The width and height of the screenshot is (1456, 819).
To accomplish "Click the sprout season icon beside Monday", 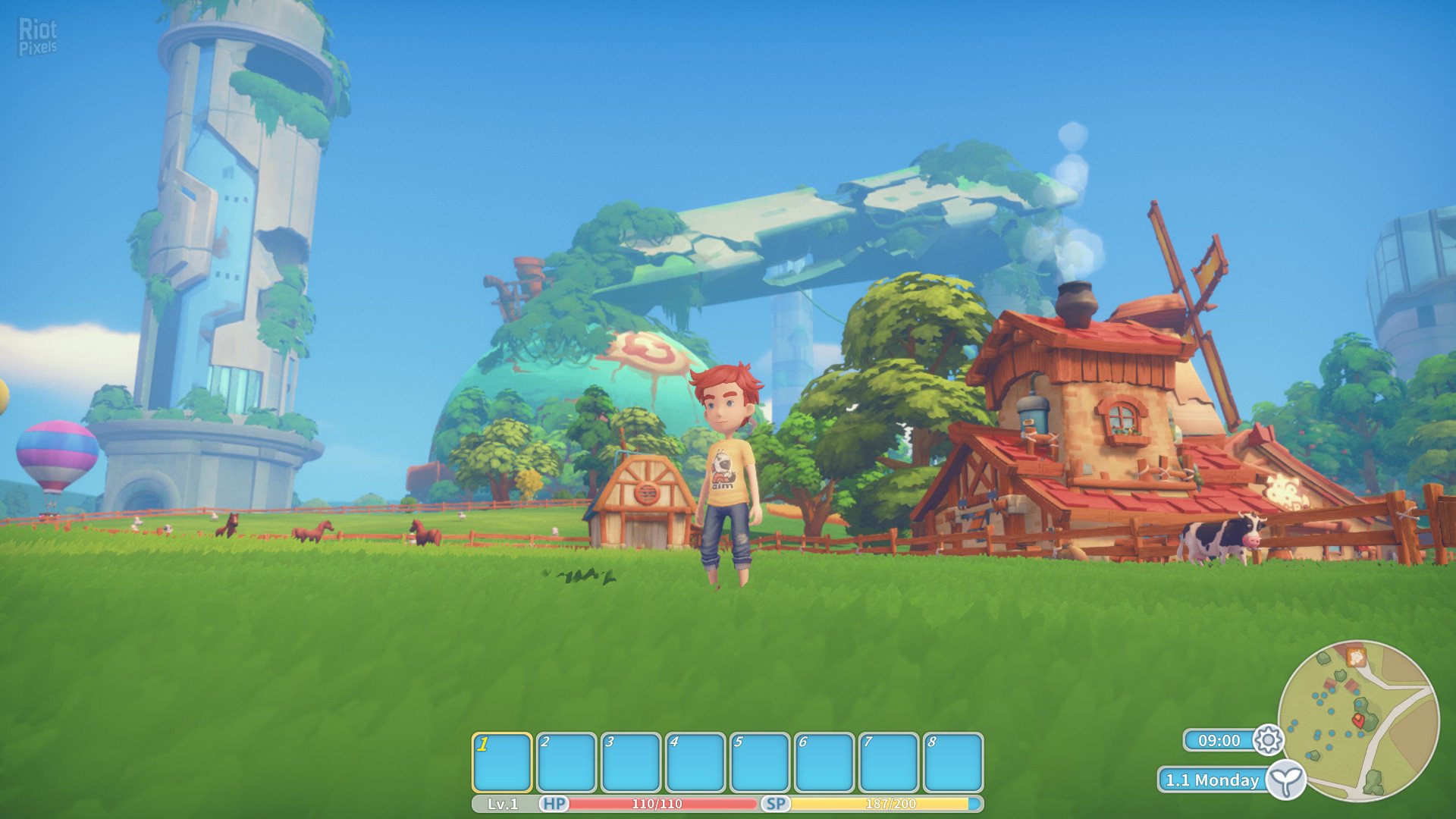I will tap(1286, 780).
